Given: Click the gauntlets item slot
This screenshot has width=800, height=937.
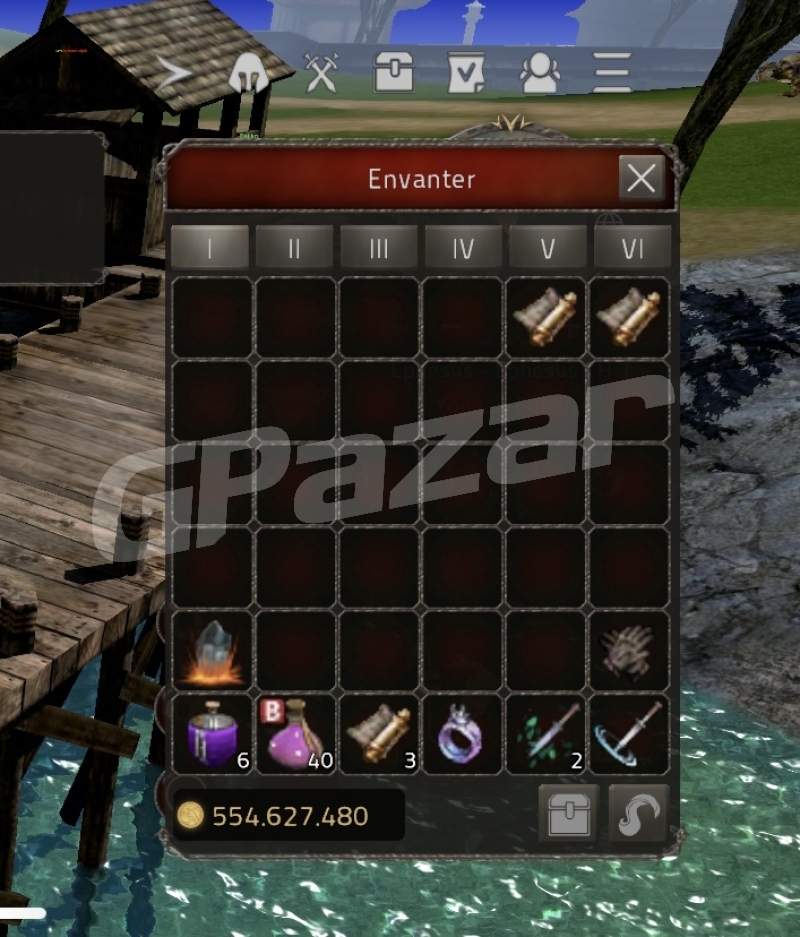Looking at the screenshot, I should click(x=630, y=650).
